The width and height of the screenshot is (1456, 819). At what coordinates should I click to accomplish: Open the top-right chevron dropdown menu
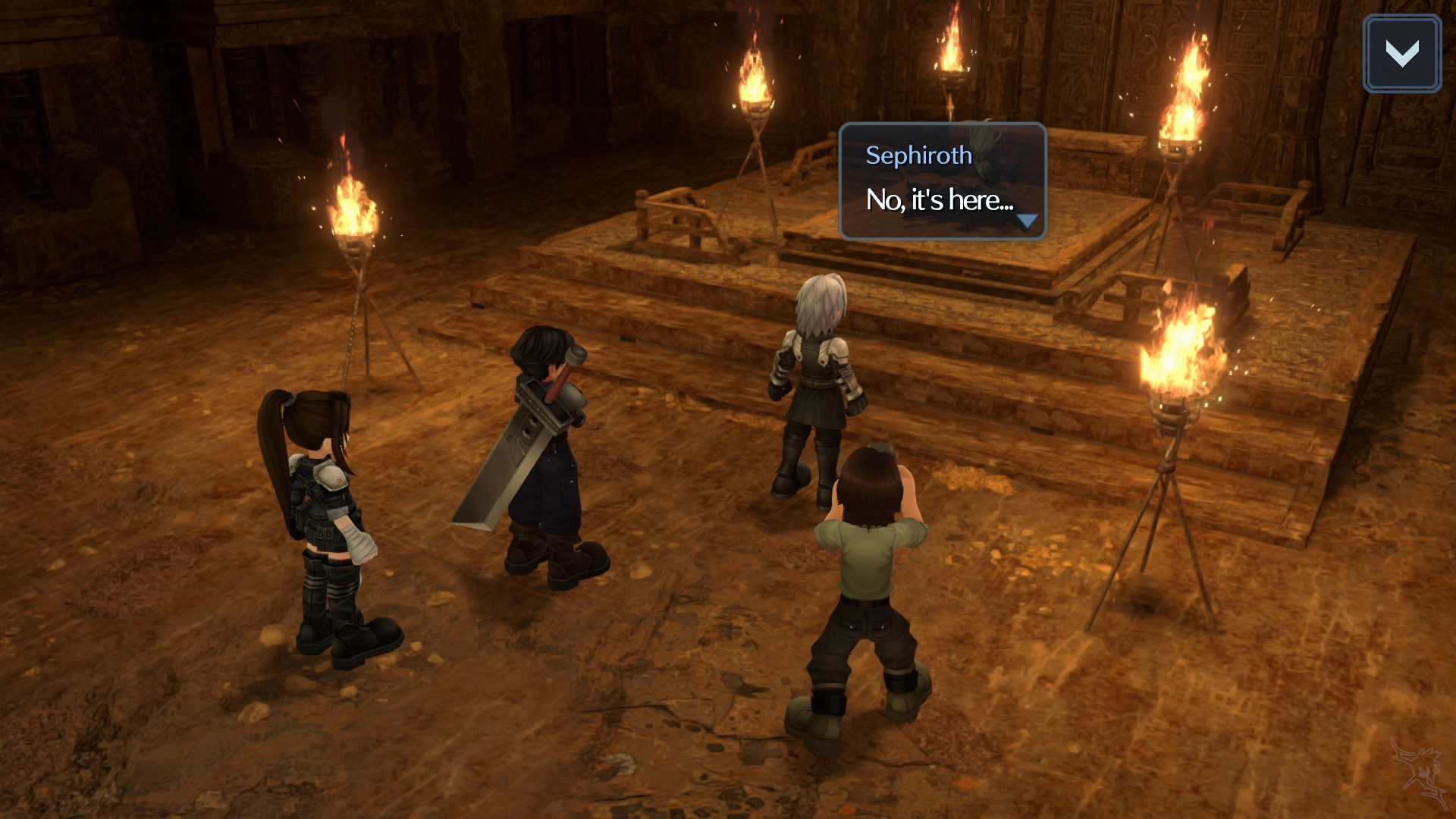(1401, 54)
